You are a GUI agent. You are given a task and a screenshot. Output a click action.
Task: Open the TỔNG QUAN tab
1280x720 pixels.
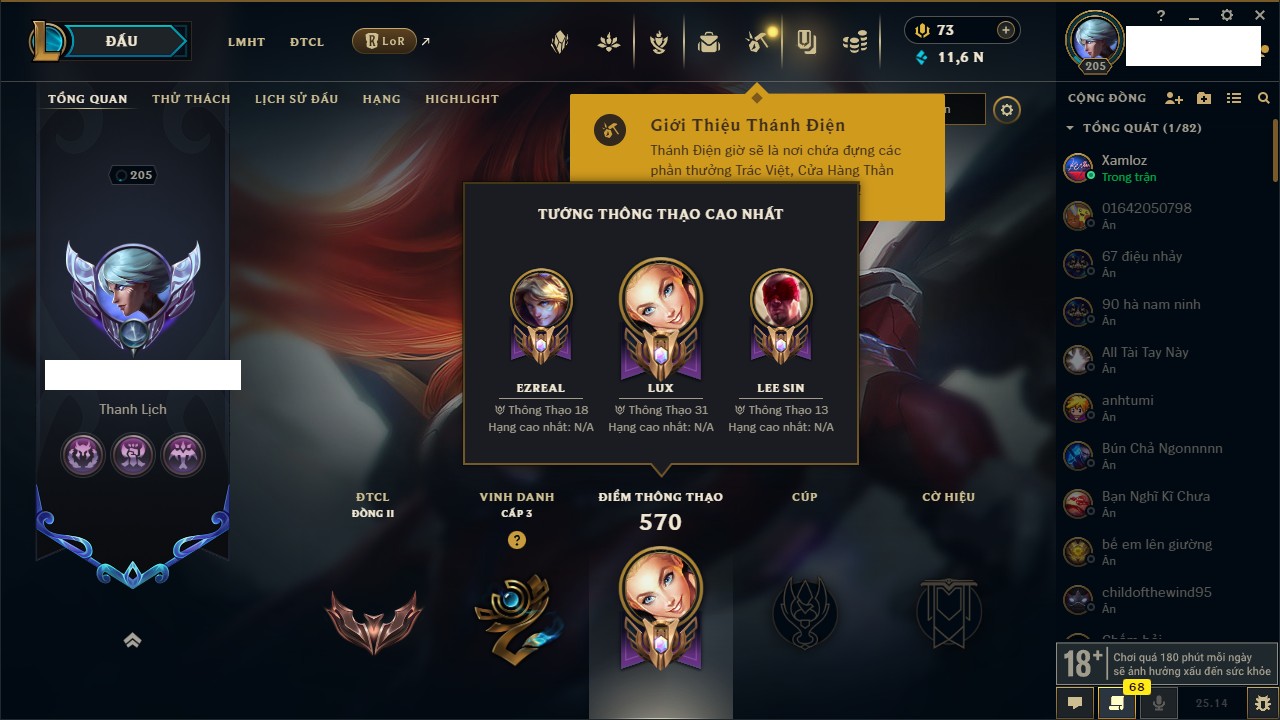[x=88, y=99]
